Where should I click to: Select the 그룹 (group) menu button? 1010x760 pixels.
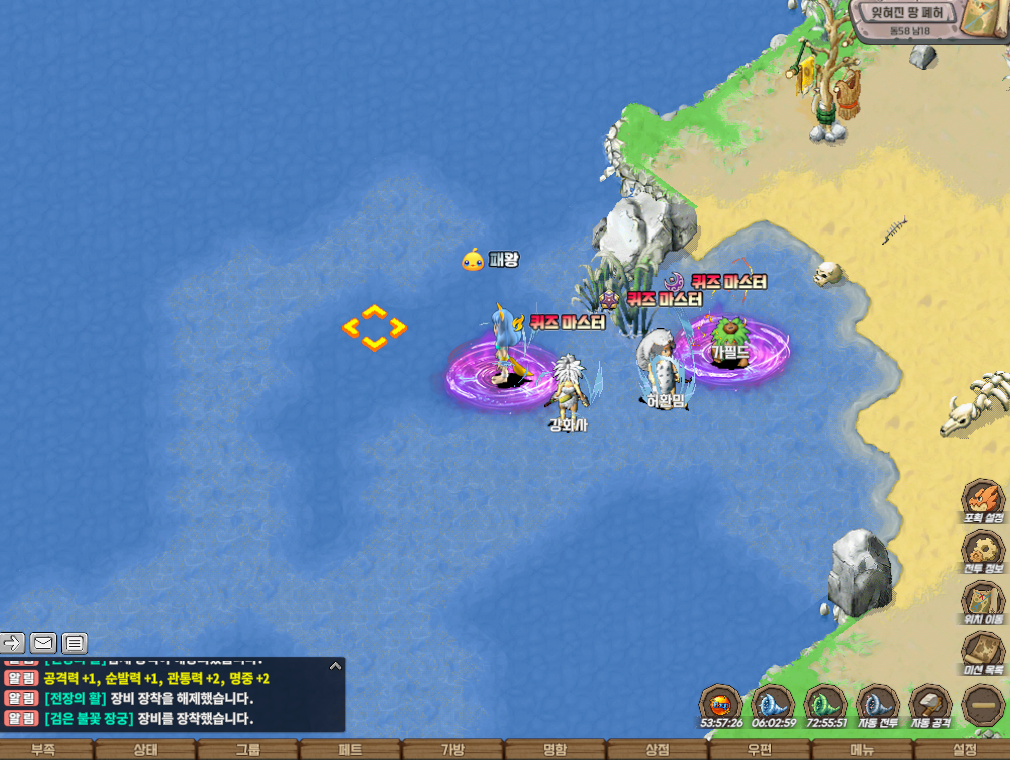[x=248, y=750]
